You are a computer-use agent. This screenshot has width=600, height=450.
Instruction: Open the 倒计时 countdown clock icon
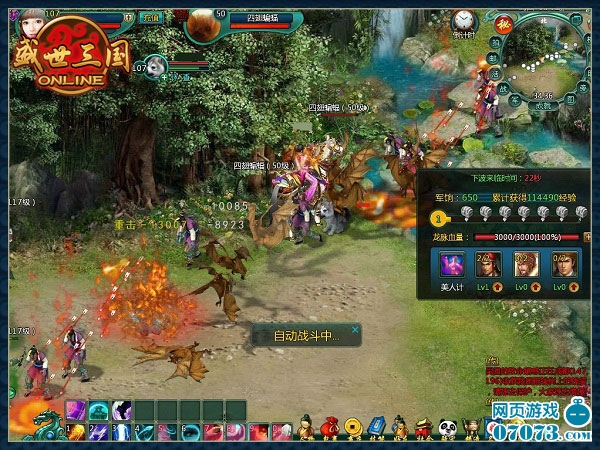[462, 22]
